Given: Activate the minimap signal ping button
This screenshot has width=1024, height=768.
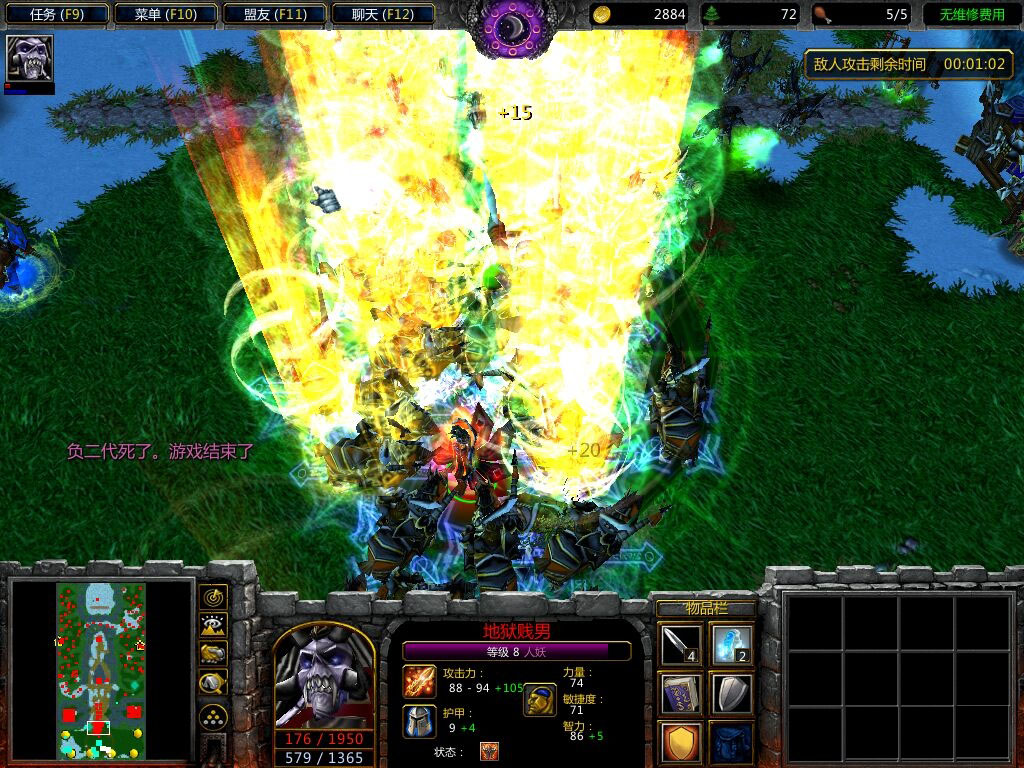Looking at the screenshot, I should pyautogui.click(x=213, y=597).
